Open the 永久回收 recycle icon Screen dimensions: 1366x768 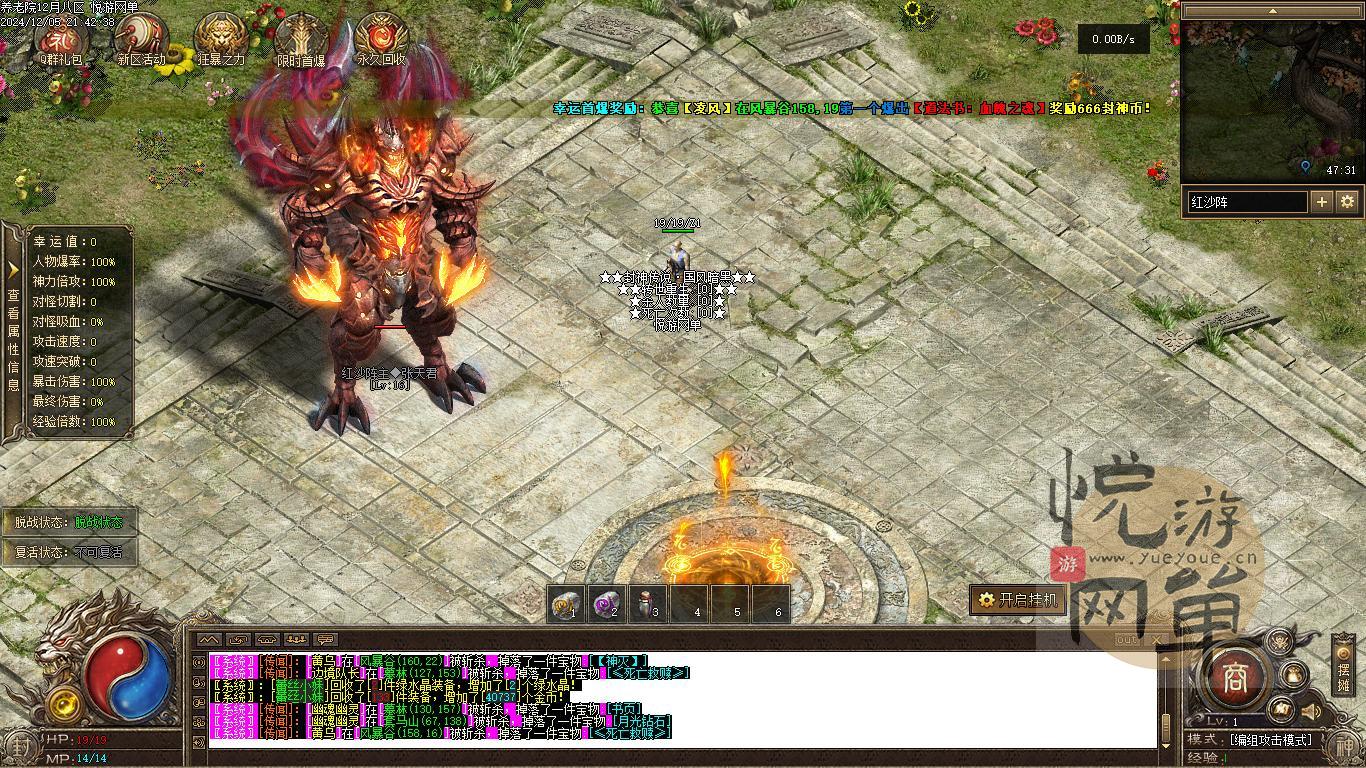click(381, 38)
